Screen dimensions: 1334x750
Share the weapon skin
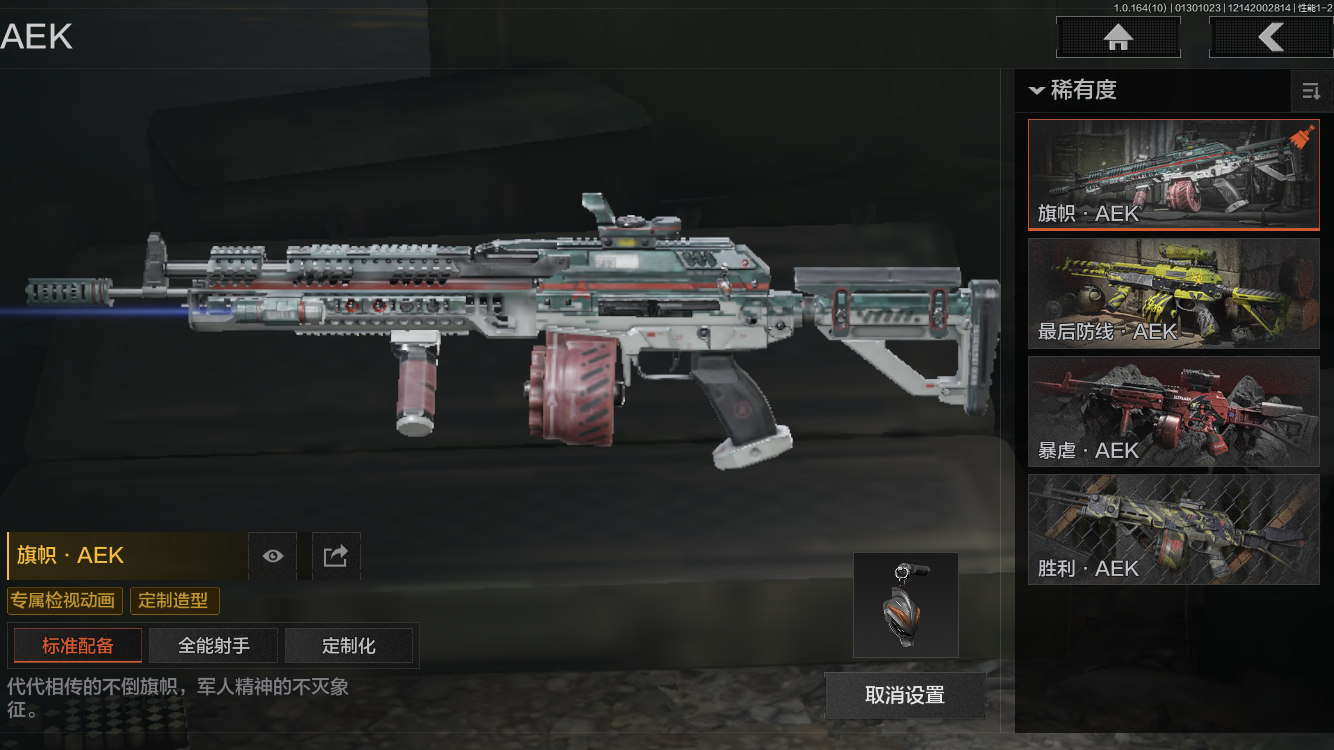pos(336,556)
